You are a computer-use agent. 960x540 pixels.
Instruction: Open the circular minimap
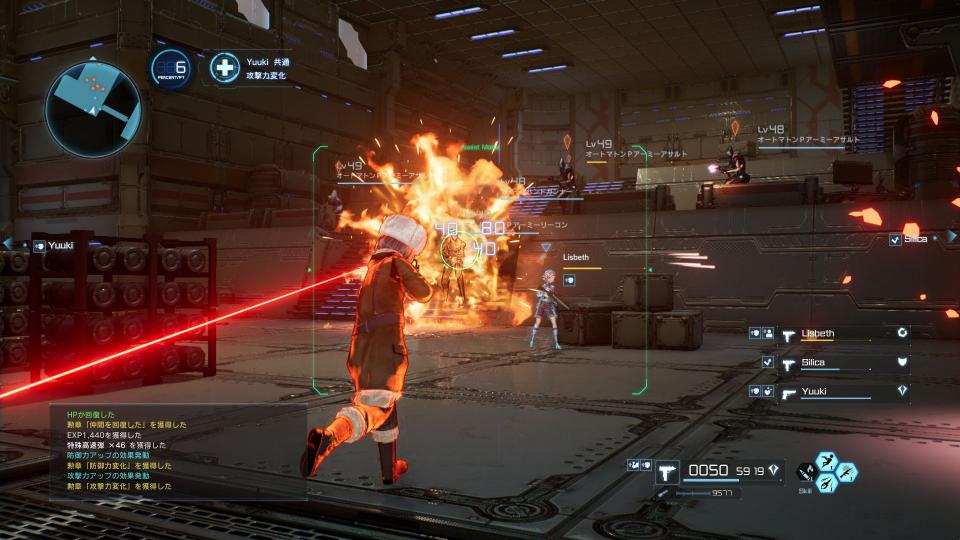[93, 109]
